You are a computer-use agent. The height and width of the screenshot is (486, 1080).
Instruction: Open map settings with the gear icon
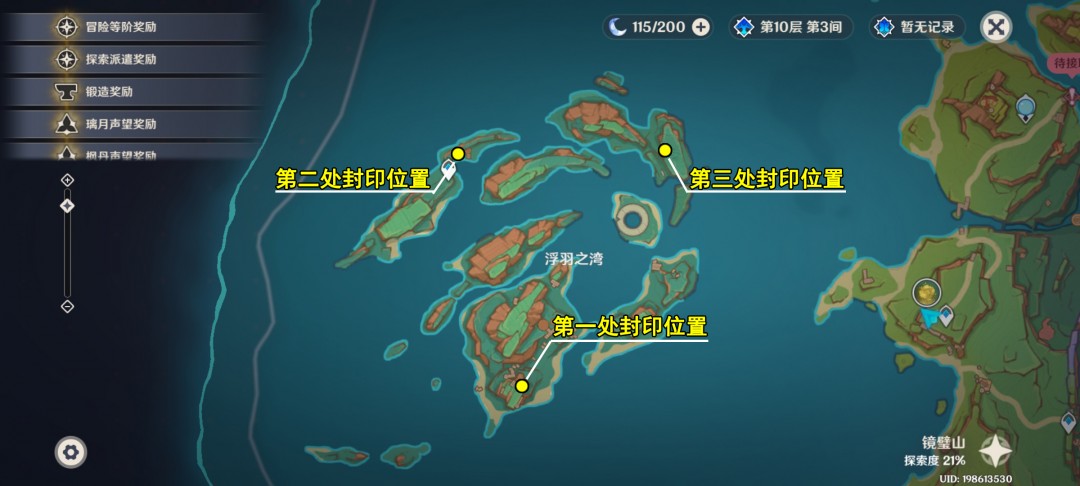click(x=70, y=452)
